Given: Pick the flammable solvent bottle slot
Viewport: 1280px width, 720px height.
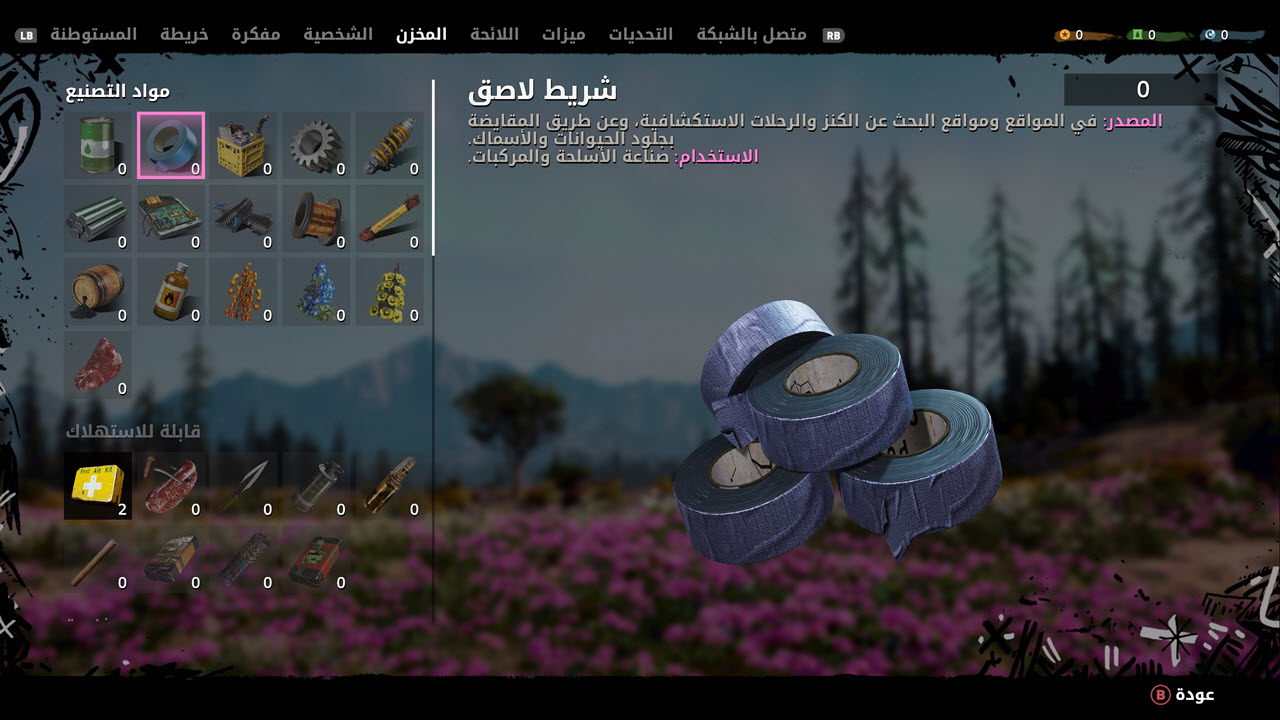Looking at the screenshot, I should [x=171, y=292].
